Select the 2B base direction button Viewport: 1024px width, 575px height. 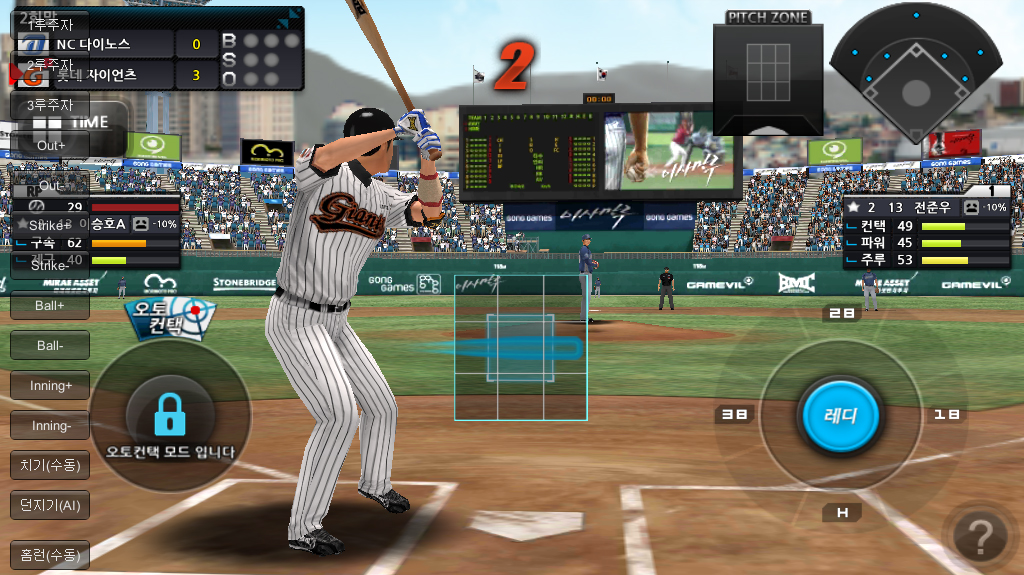coord(841,314)
